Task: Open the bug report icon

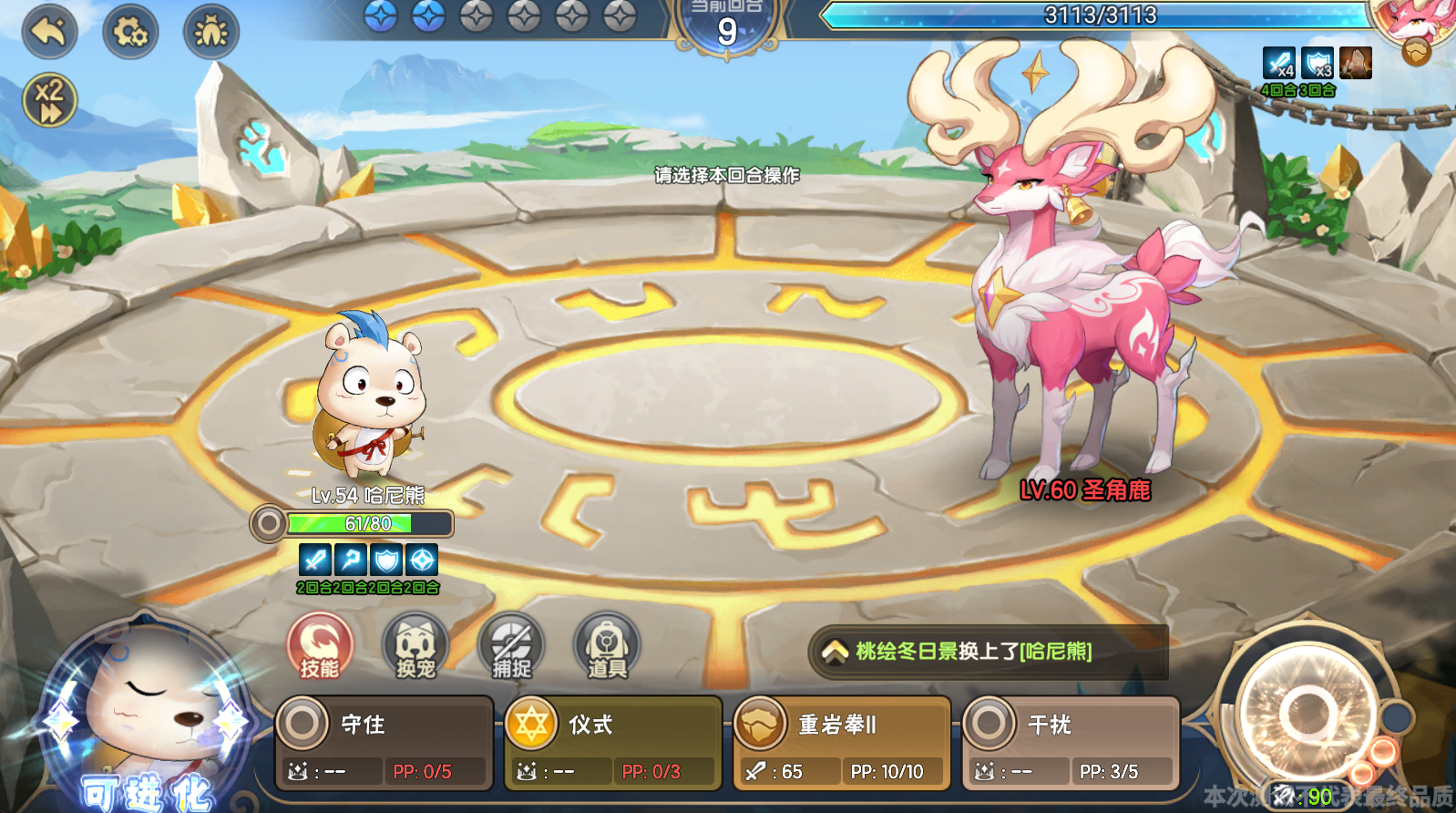Action: click(210, 31)
